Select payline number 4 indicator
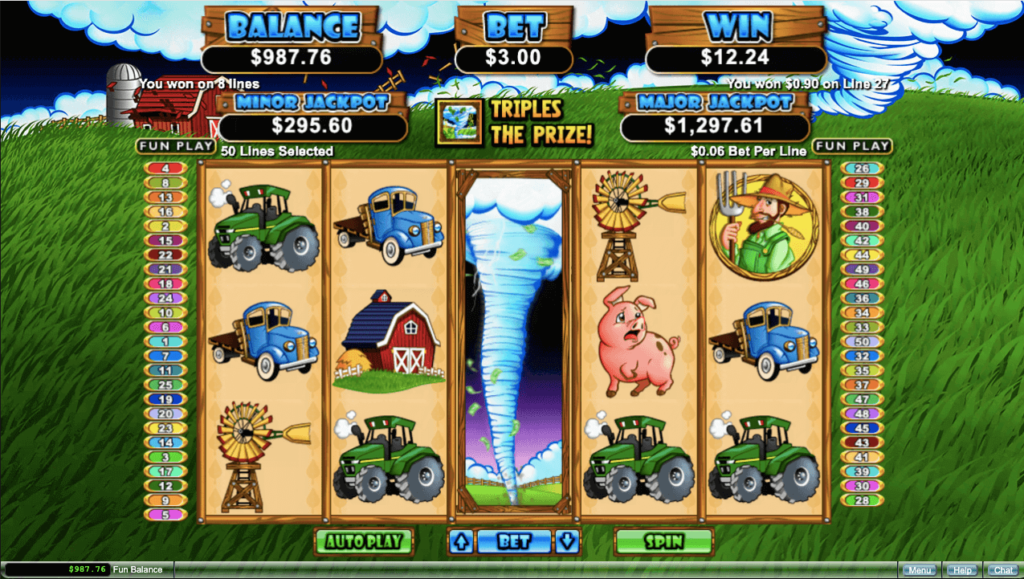1024x579 pixels. coord(165,168)
